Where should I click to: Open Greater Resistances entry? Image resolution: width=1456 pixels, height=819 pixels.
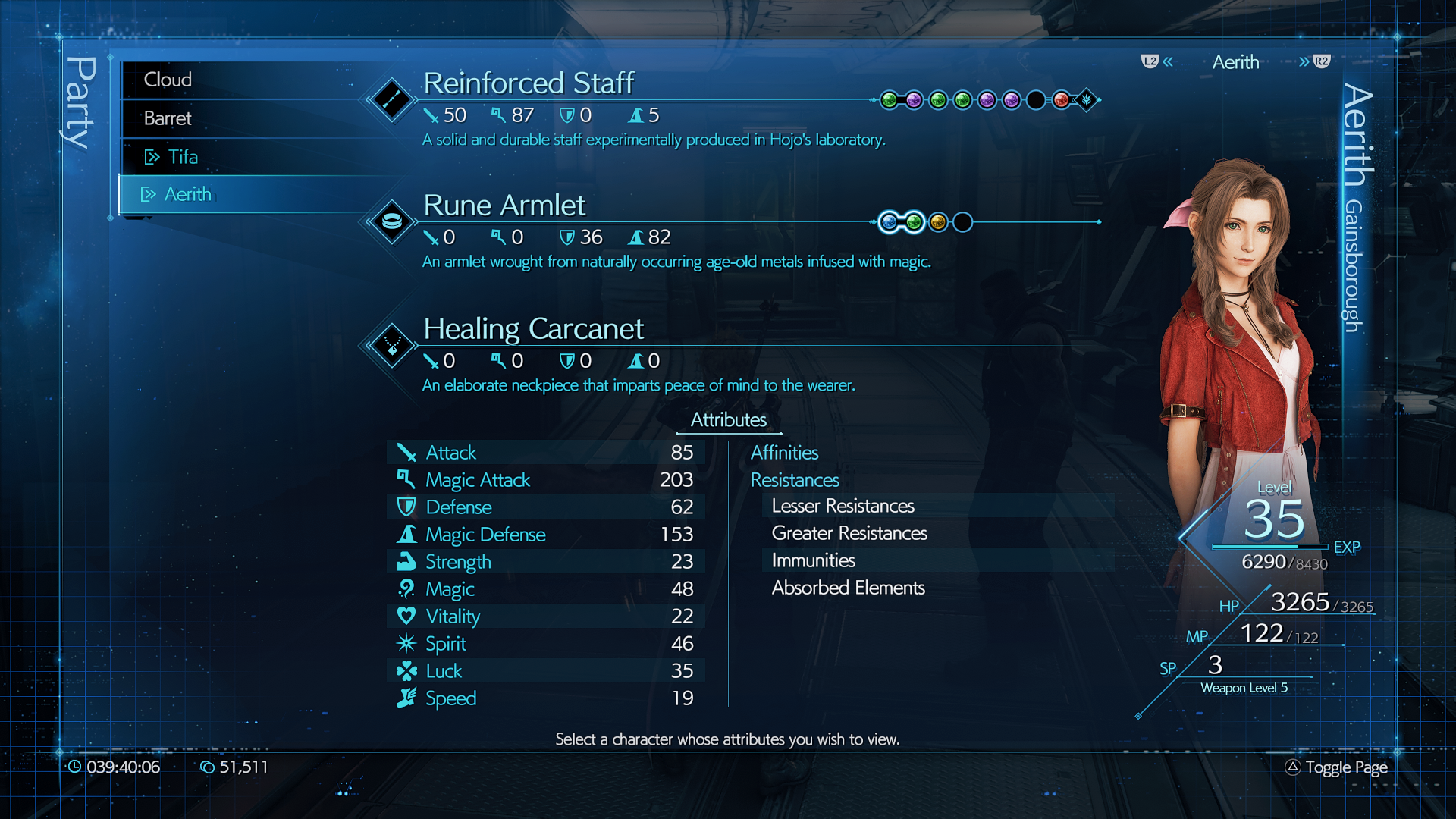(849, 533)
